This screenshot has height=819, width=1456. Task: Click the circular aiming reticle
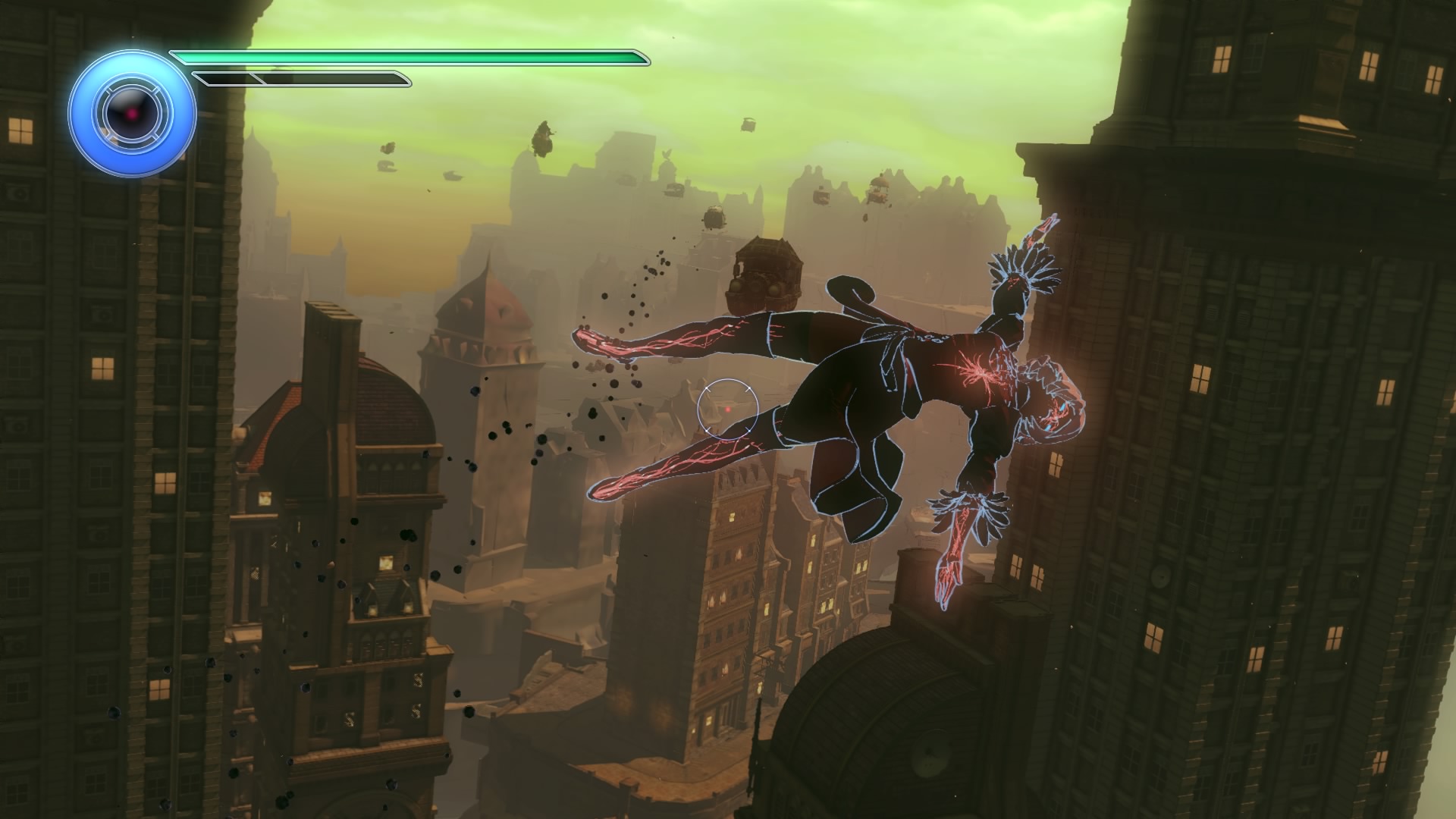coord(728,409)
